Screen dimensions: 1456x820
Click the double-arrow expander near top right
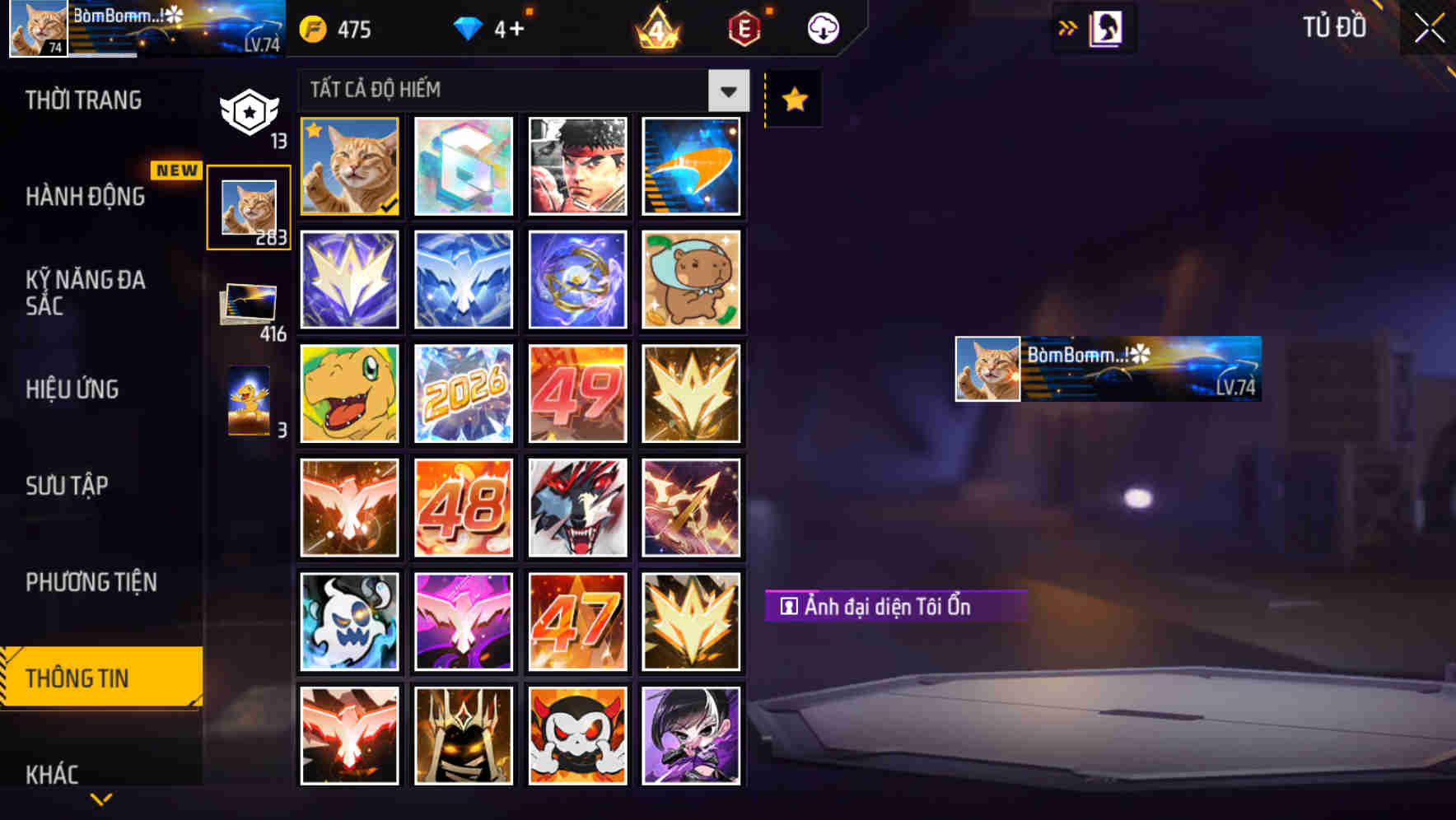pyautogui.click(x=1068, y=27)
